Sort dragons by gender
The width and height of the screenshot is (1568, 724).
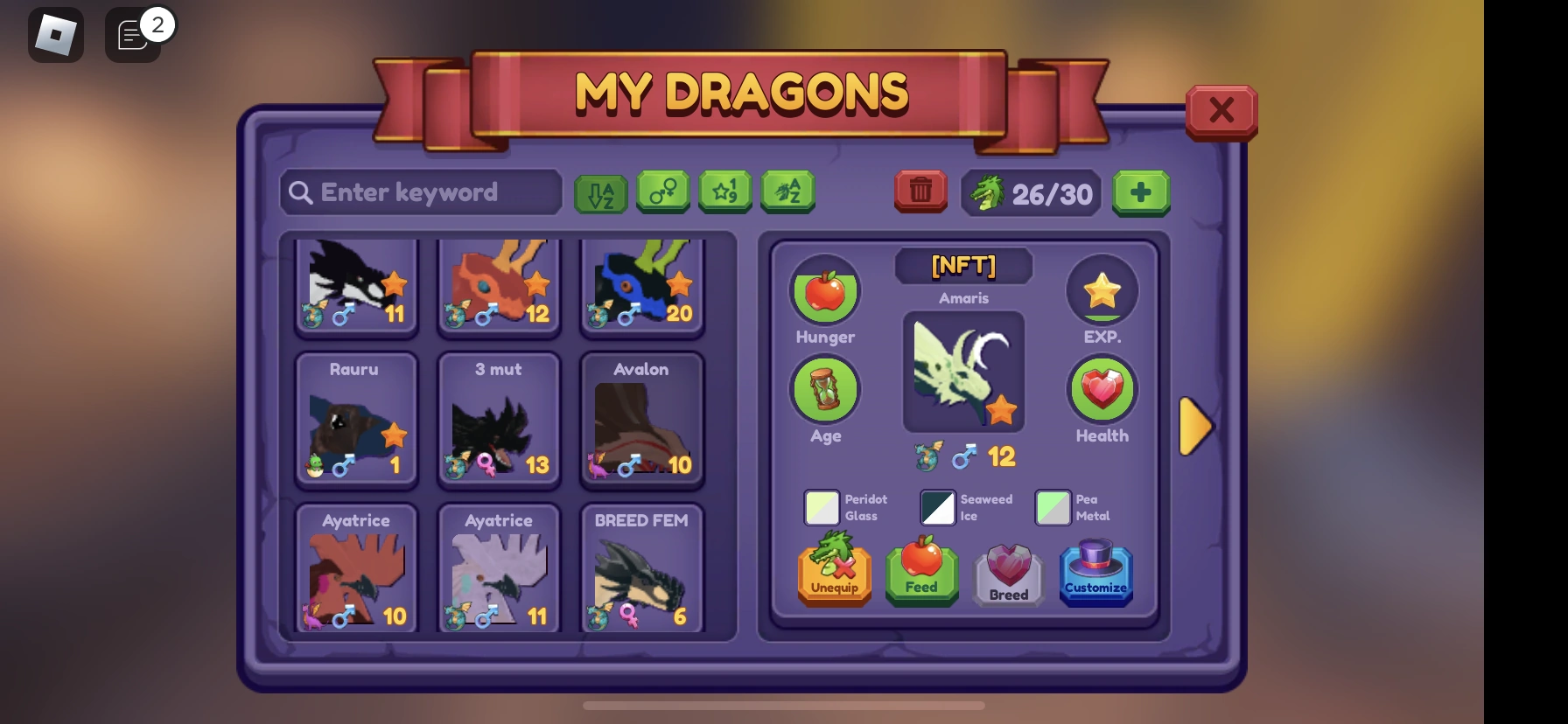[x=662, y=191]
